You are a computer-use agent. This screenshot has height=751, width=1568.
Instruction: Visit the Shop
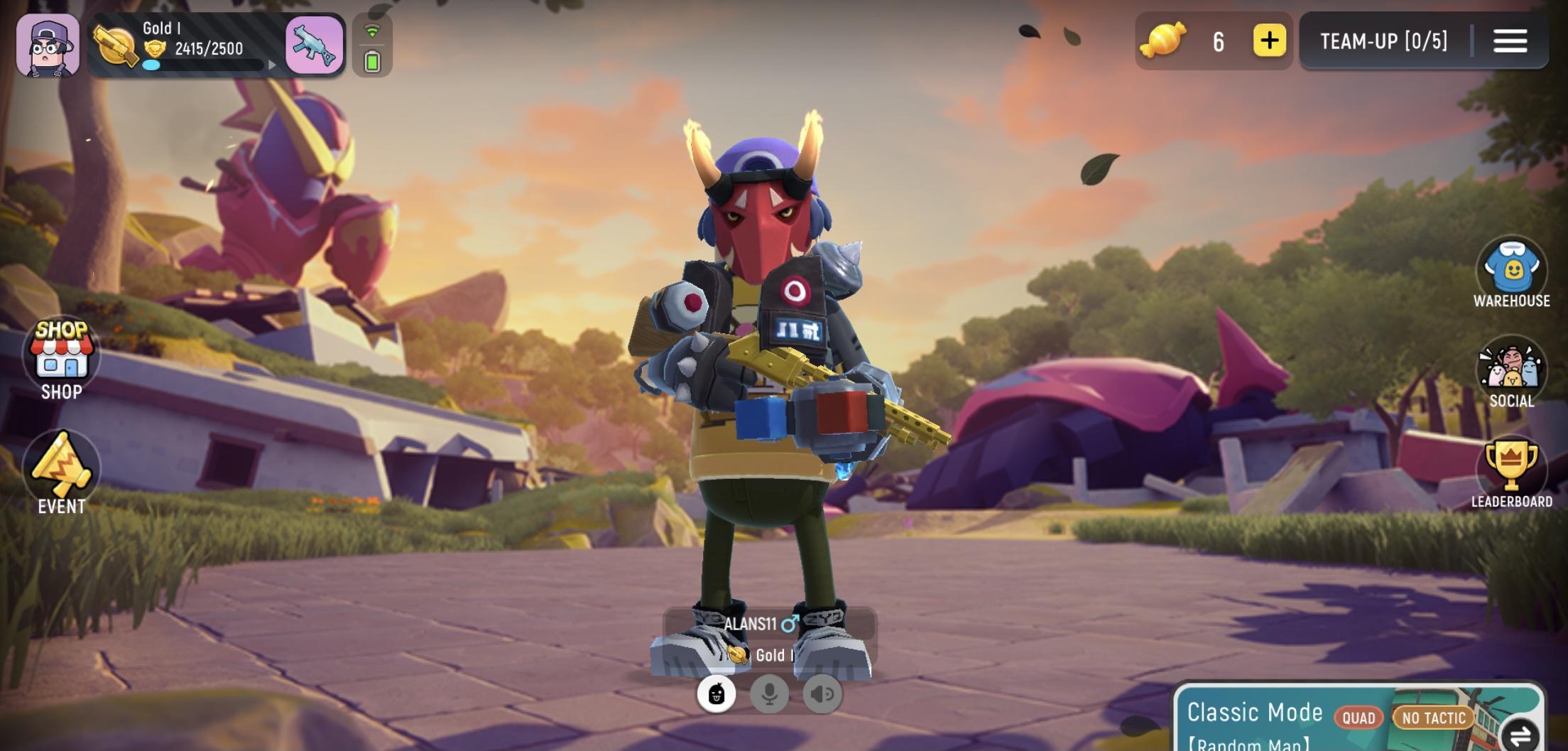coord(61,360)
